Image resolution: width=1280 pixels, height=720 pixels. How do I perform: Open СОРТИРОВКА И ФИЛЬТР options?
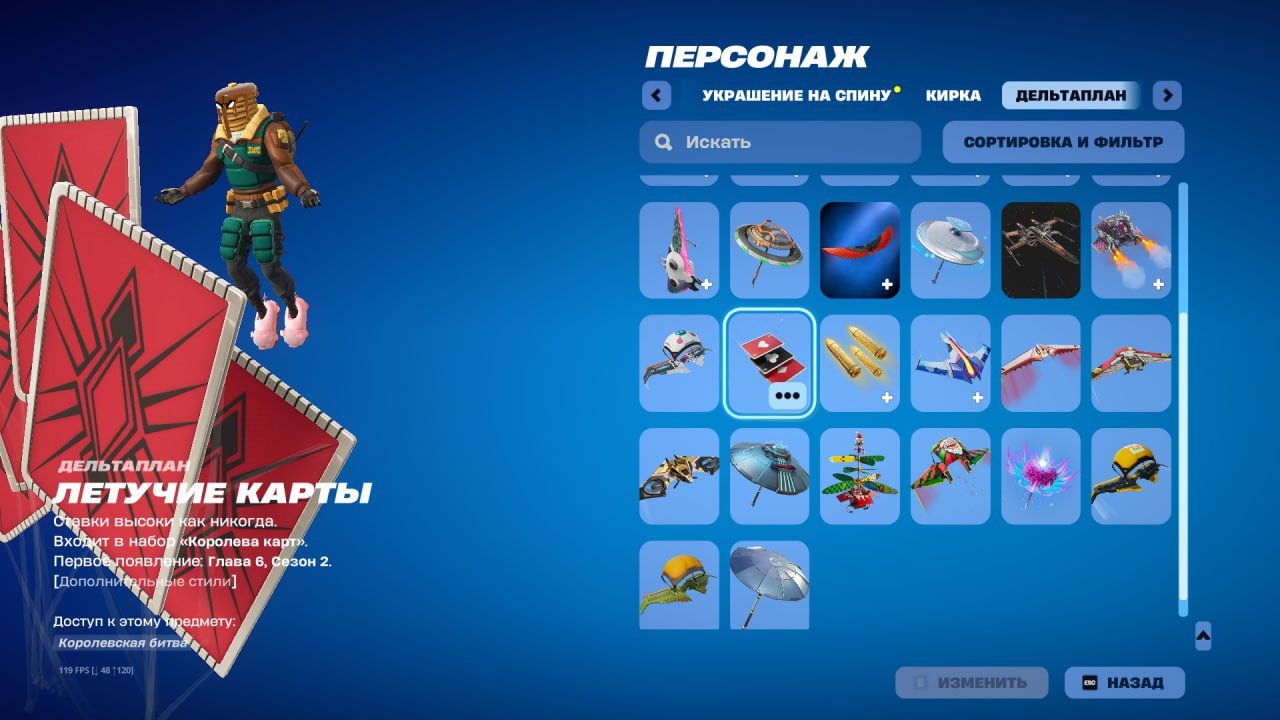click(x=1062, y=141)
